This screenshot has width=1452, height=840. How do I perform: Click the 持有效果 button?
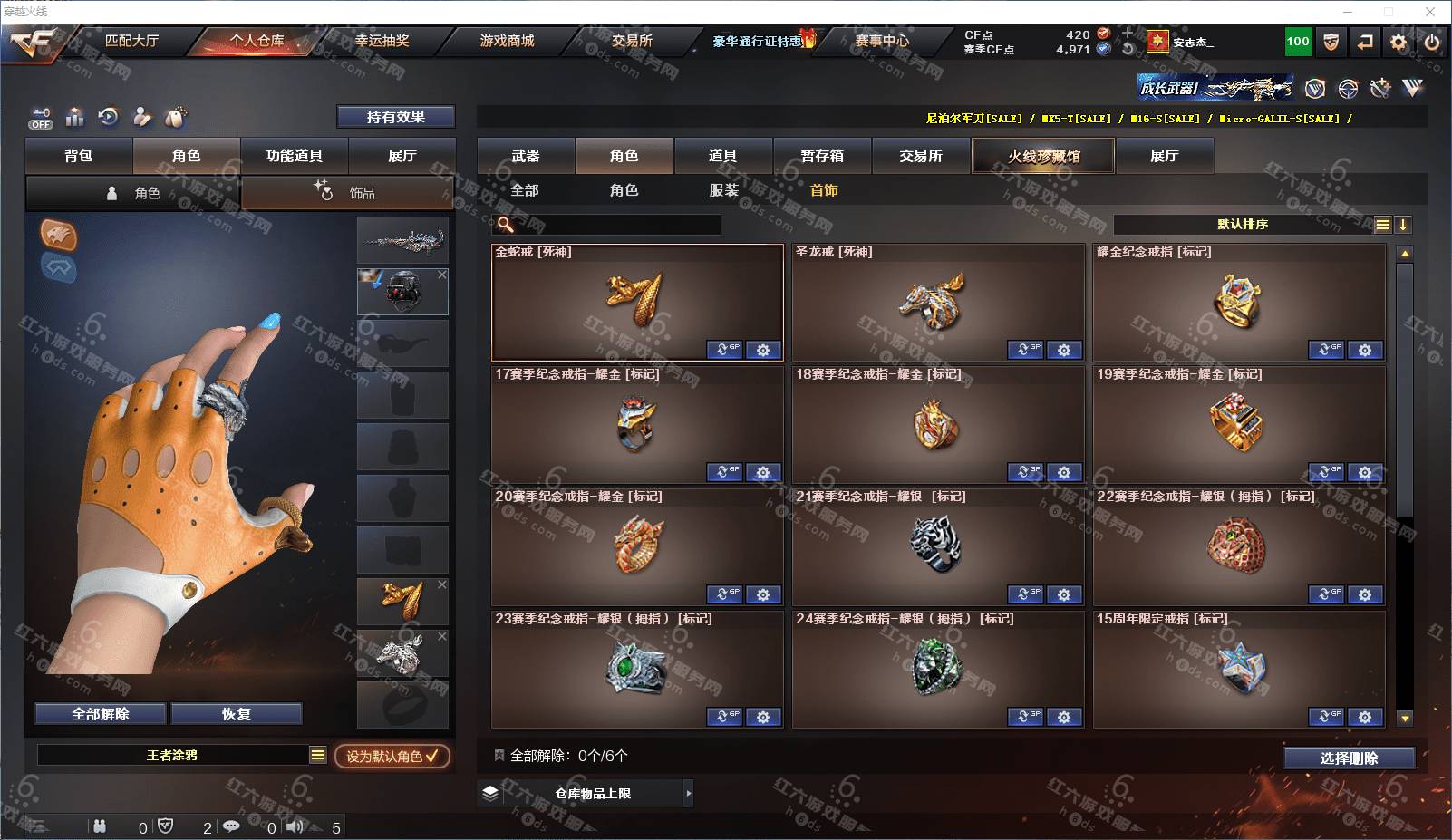click(x=395, y=117)
